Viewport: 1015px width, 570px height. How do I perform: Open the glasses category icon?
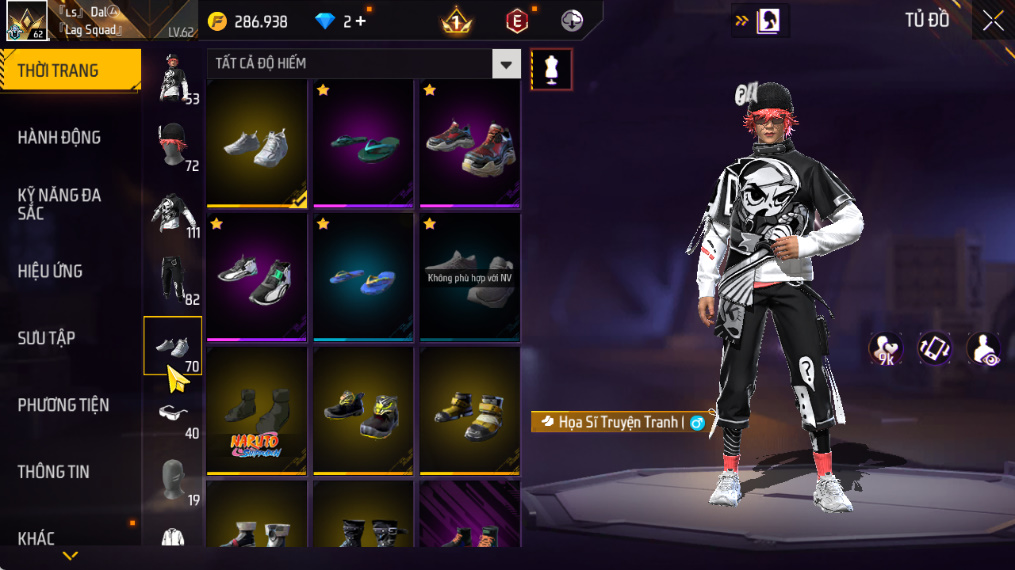coord(172,412)
